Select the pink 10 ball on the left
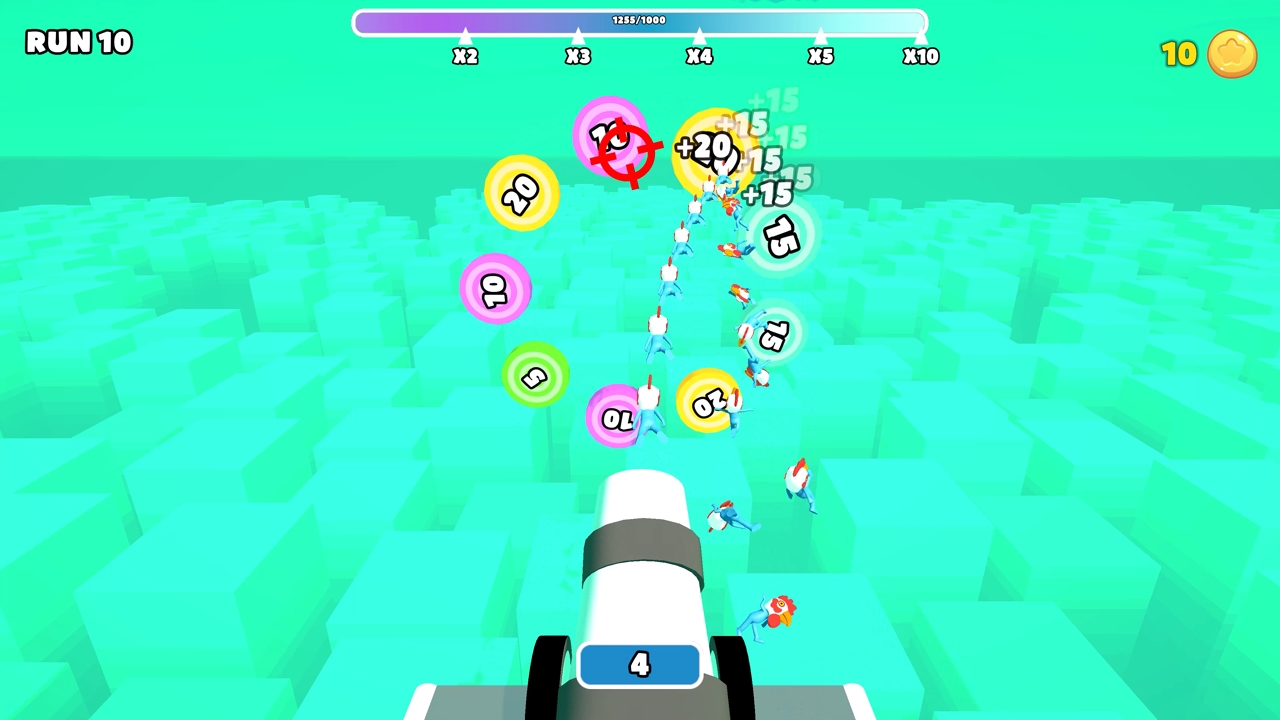Viewport: 1280px width, 720px height. (x=496, y=289)
